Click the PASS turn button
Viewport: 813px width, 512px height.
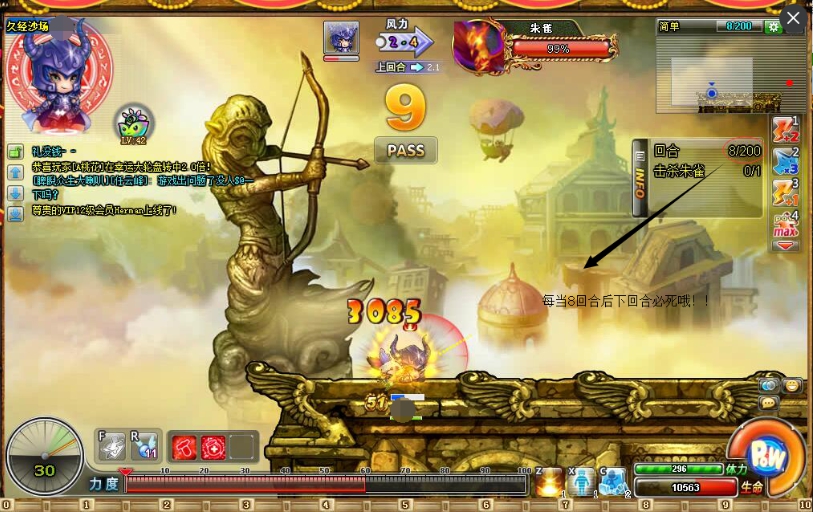tap(405, 150)
